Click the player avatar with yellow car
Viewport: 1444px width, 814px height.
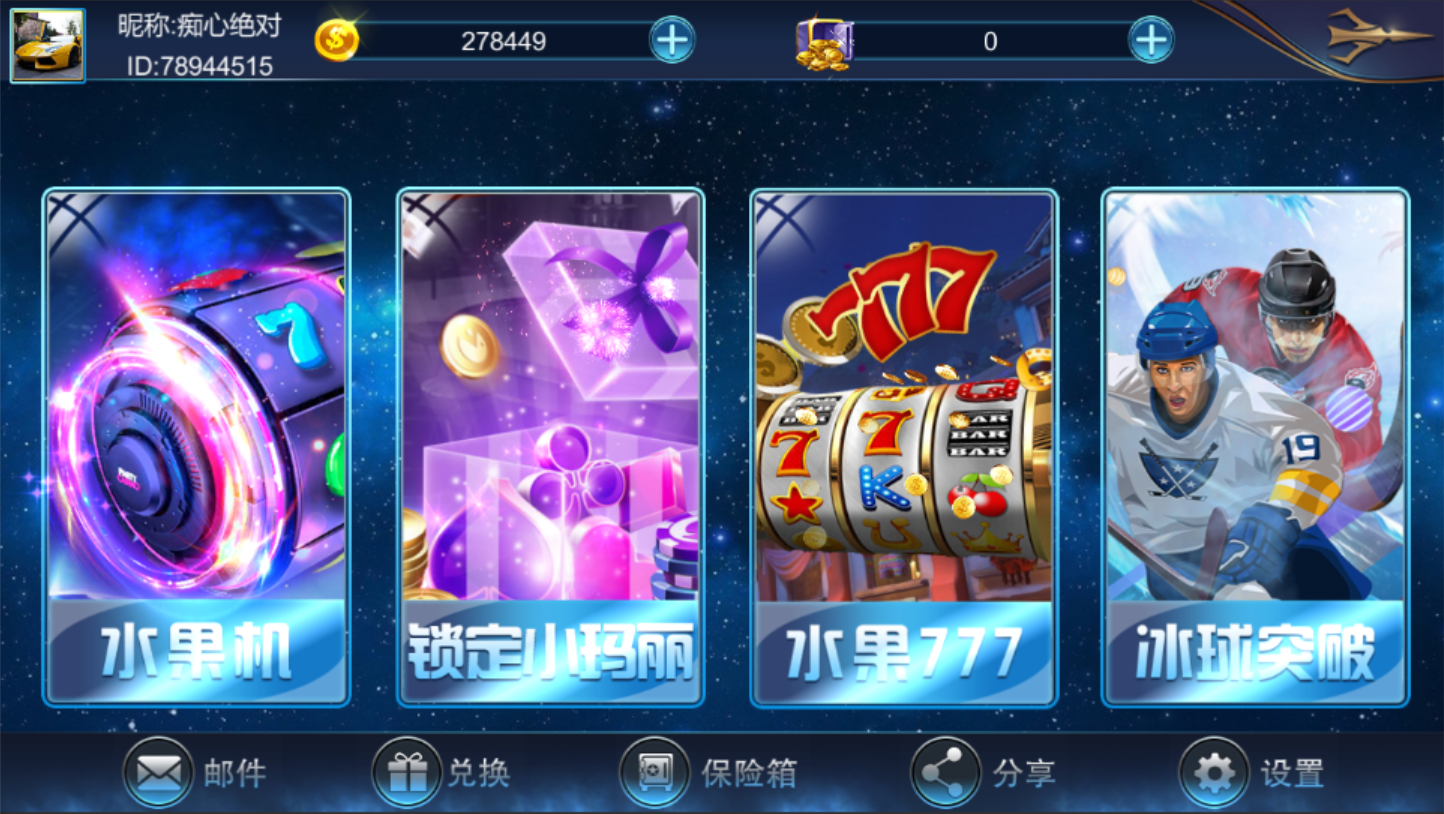click(x=47, y=44)
